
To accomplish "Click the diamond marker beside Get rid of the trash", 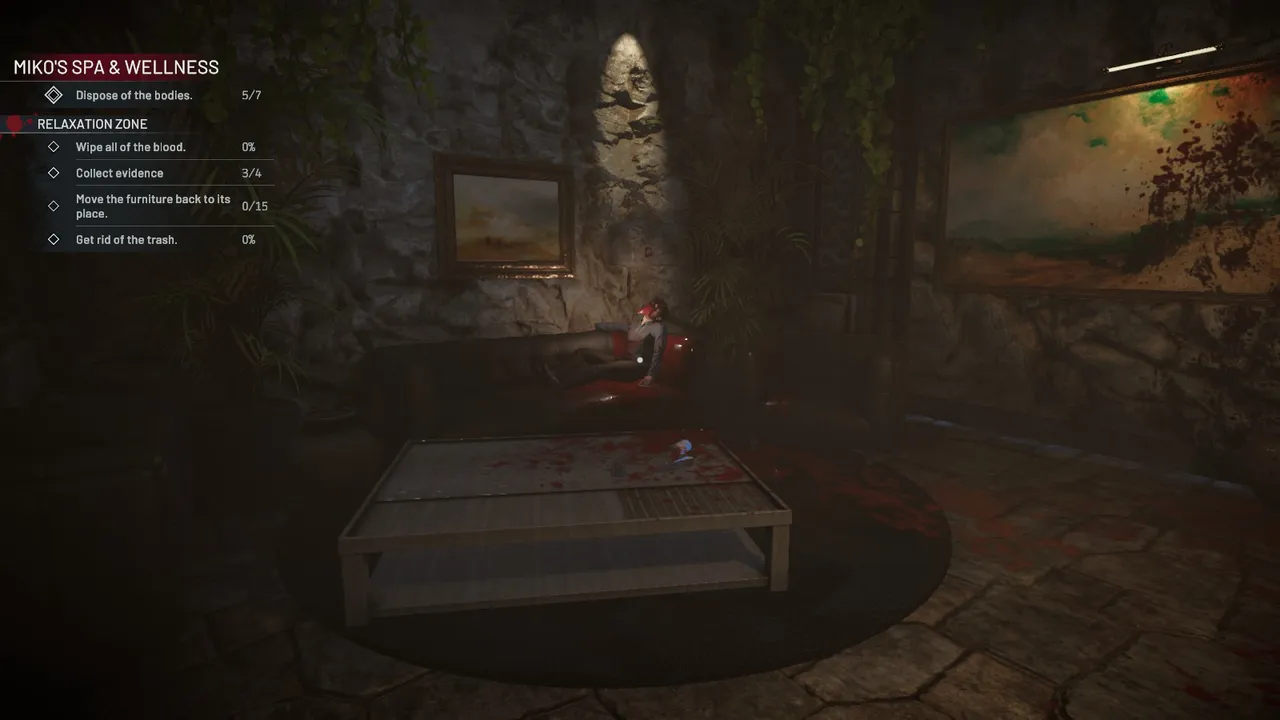I will (53, 239).
